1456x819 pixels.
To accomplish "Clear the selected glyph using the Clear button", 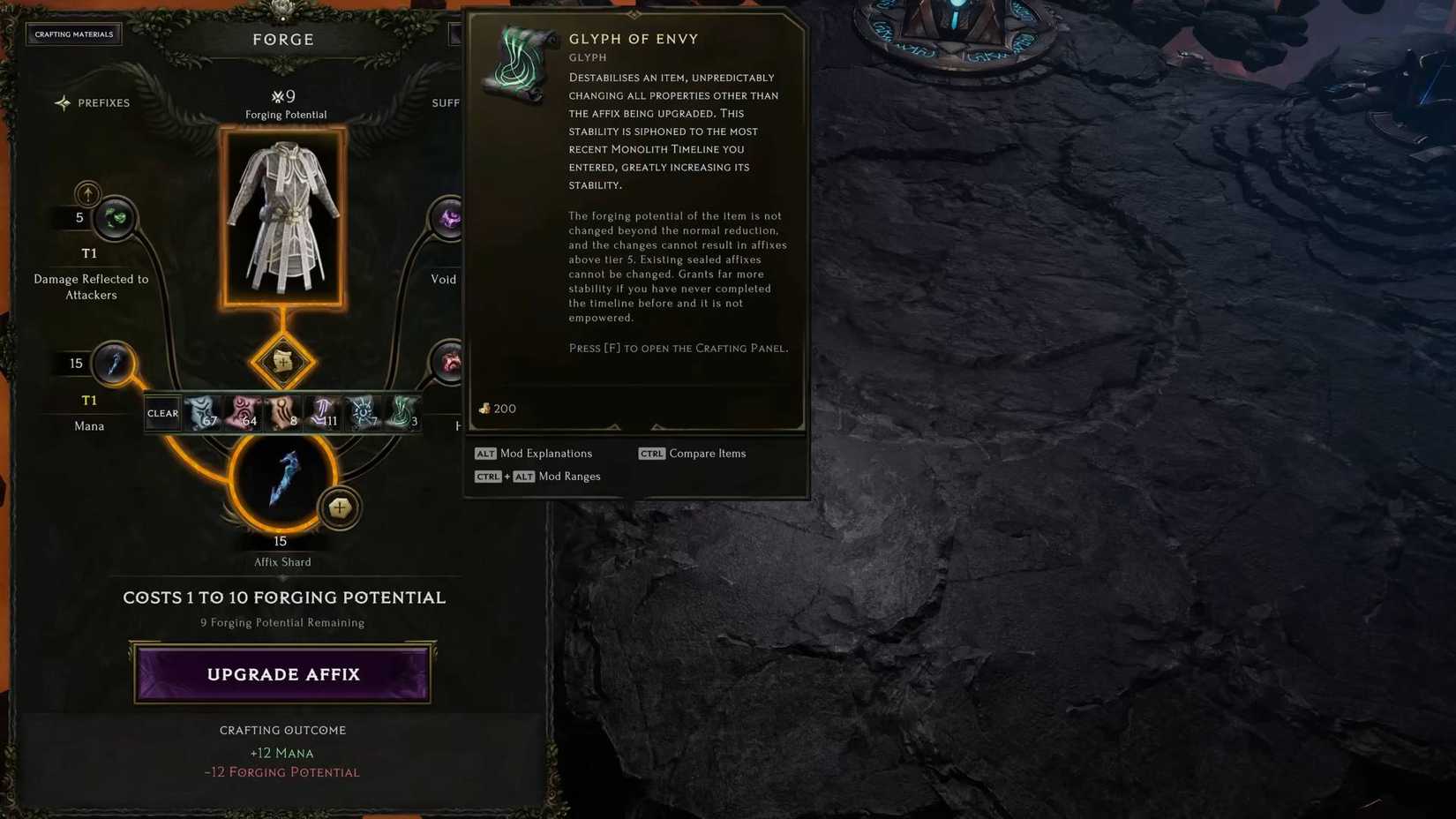I will [x=161, y=412].
